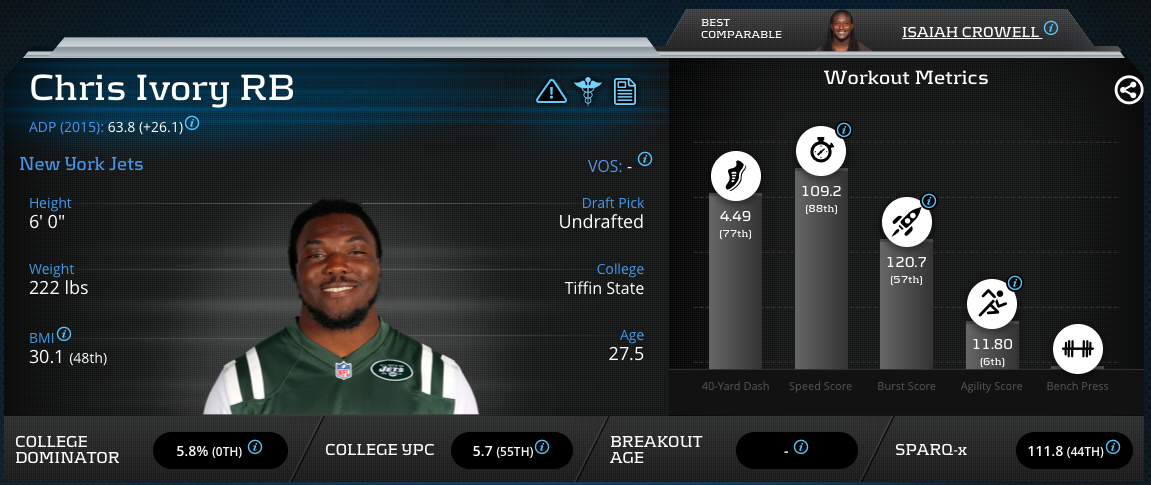Show info for ADP (2015)
Image resolution: width=1151 pixels, height=485 pixels.
[192, 123]
